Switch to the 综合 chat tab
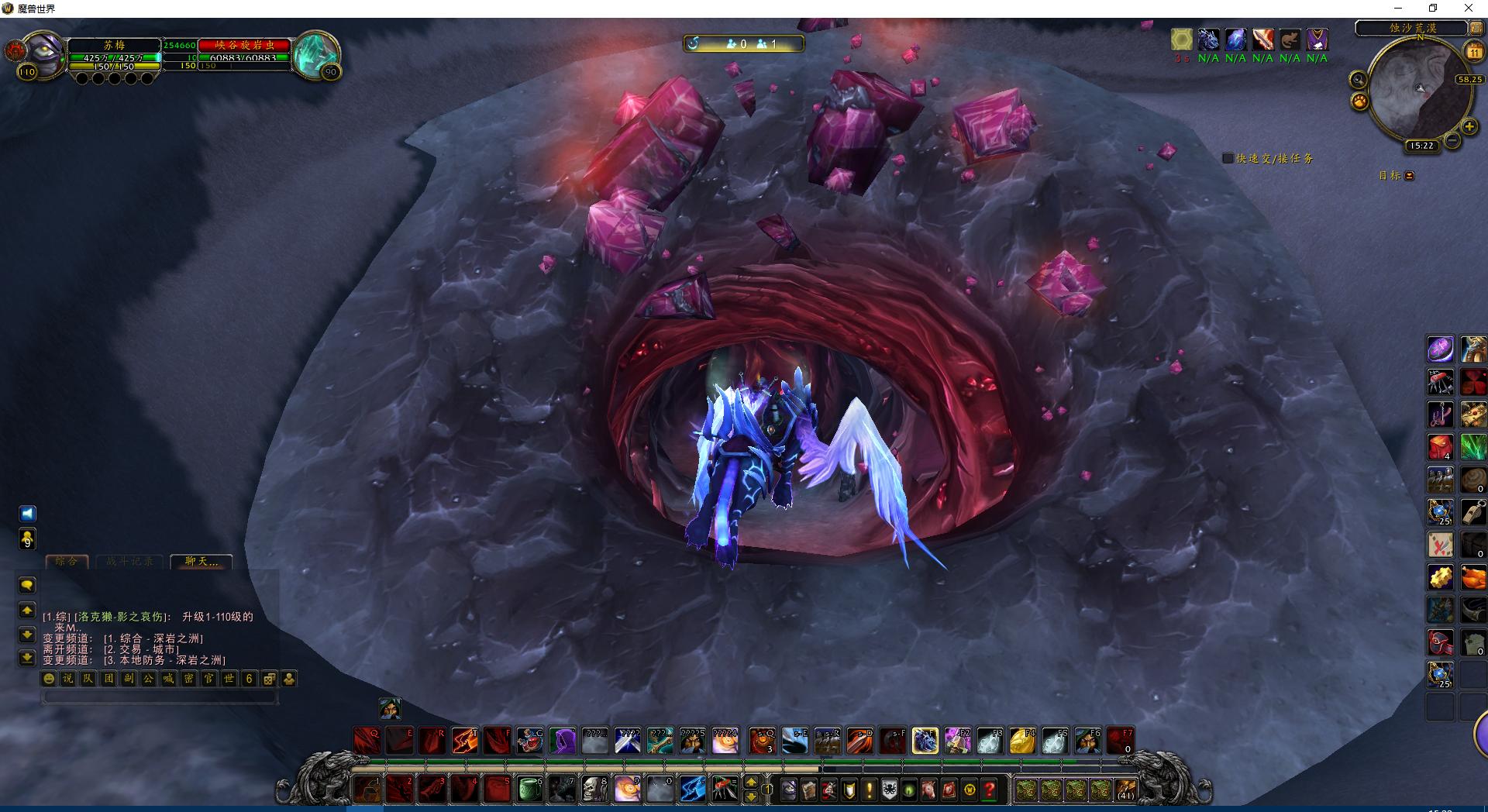 [67, 562]
